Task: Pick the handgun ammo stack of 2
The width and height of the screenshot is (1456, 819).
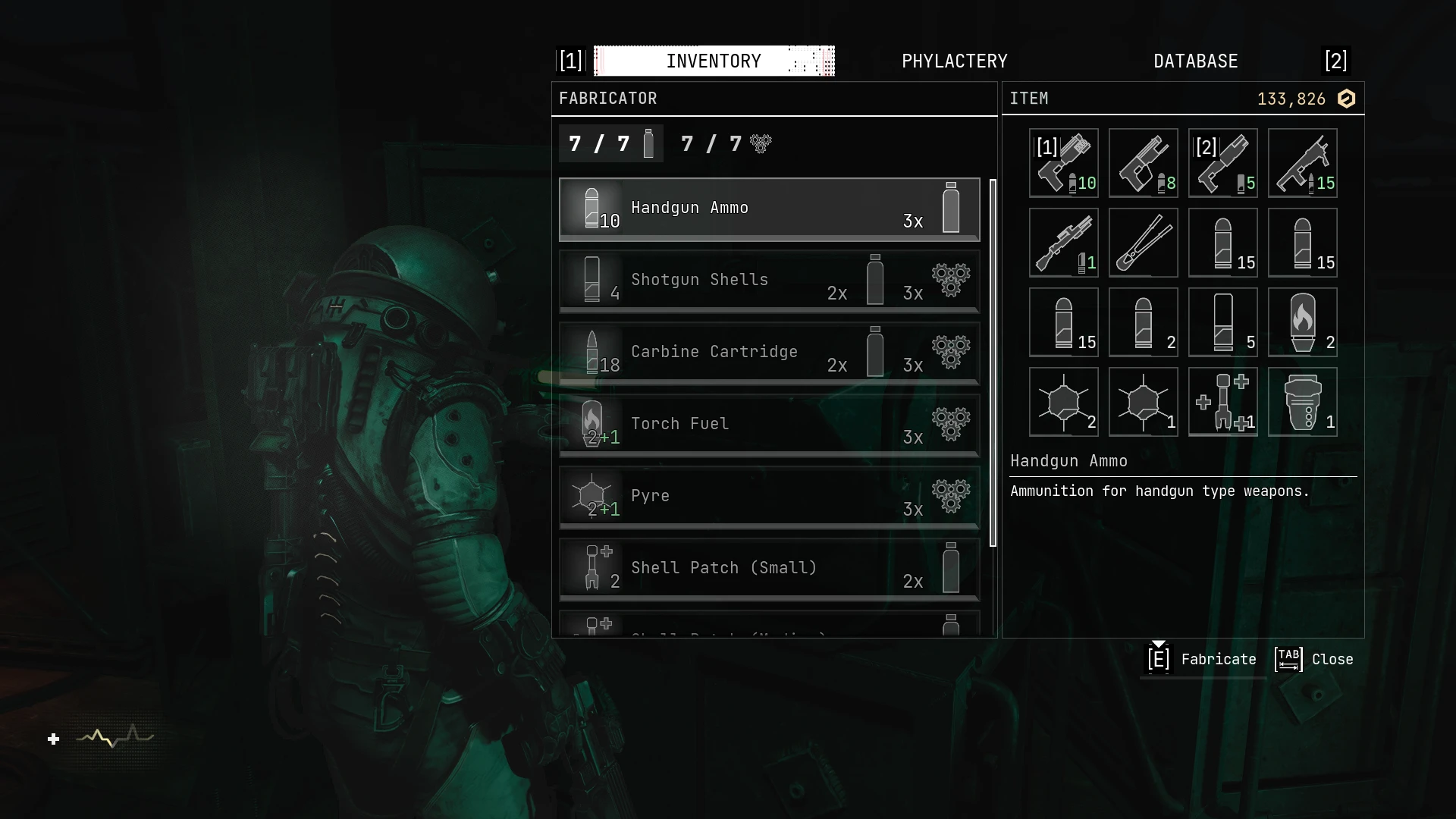Action: point(1143,322)
